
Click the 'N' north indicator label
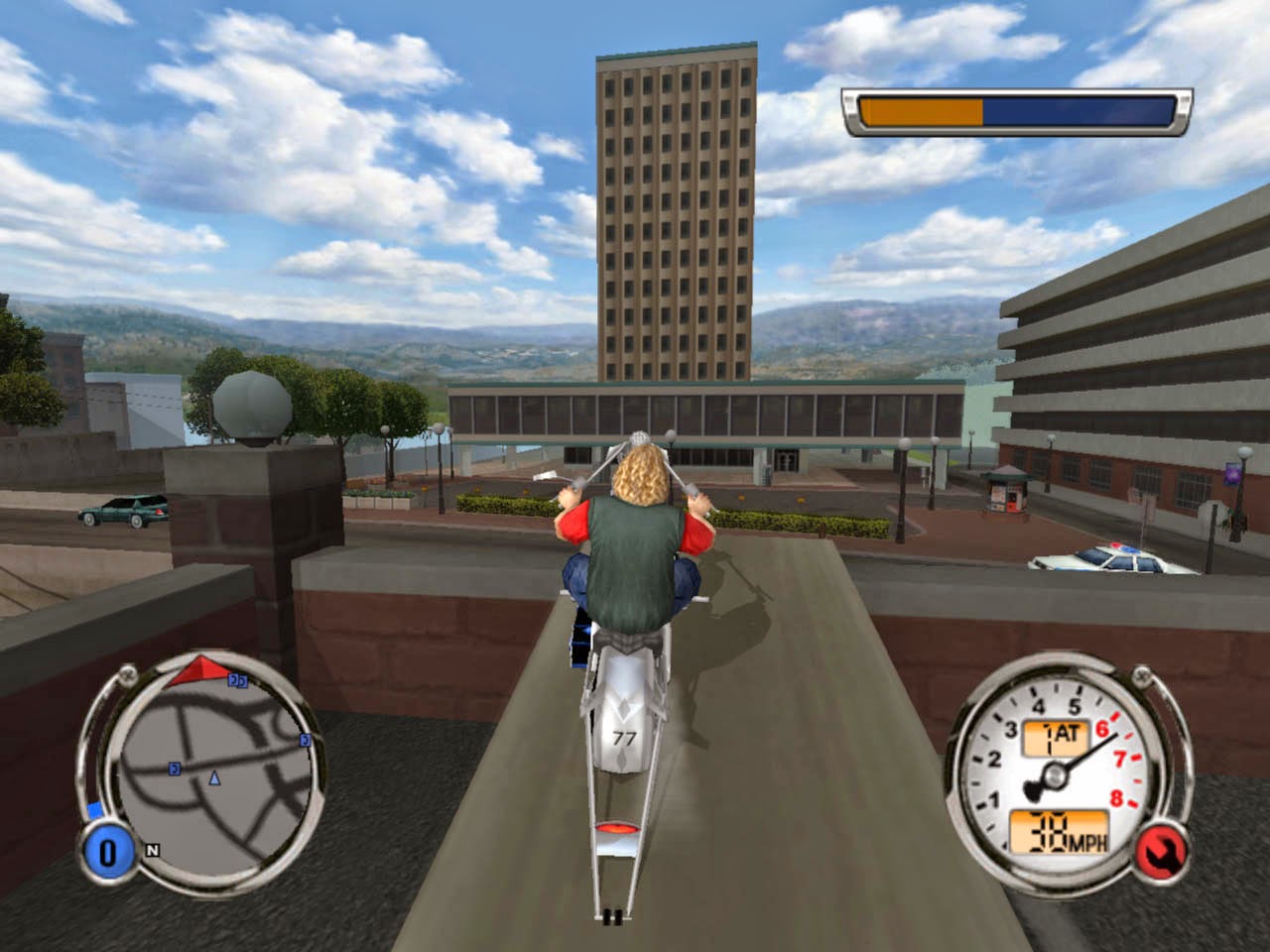pyautogui.click(x=152, y=850)
